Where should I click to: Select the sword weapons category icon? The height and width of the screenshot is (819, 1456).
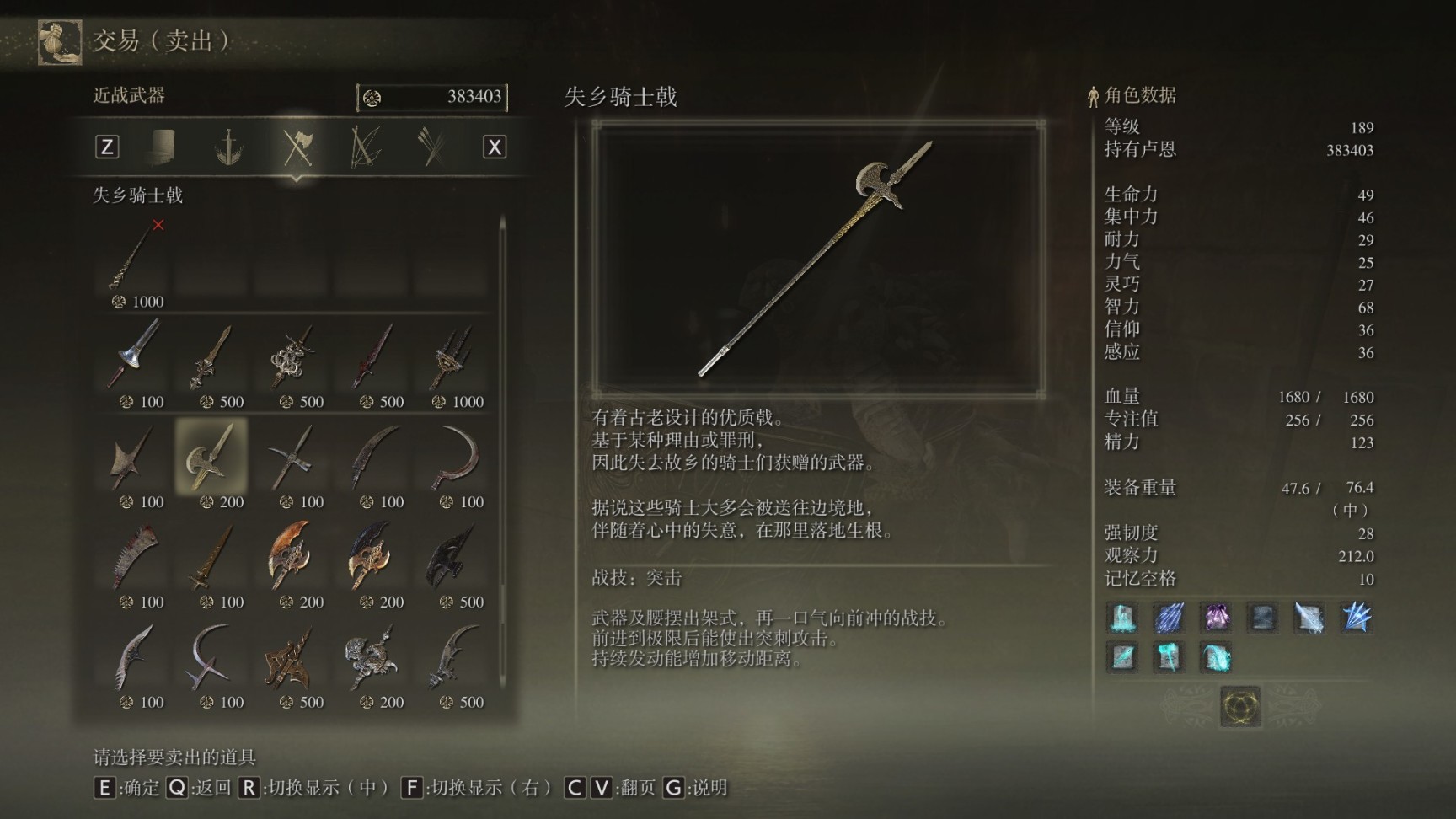(x=227, y=146)
